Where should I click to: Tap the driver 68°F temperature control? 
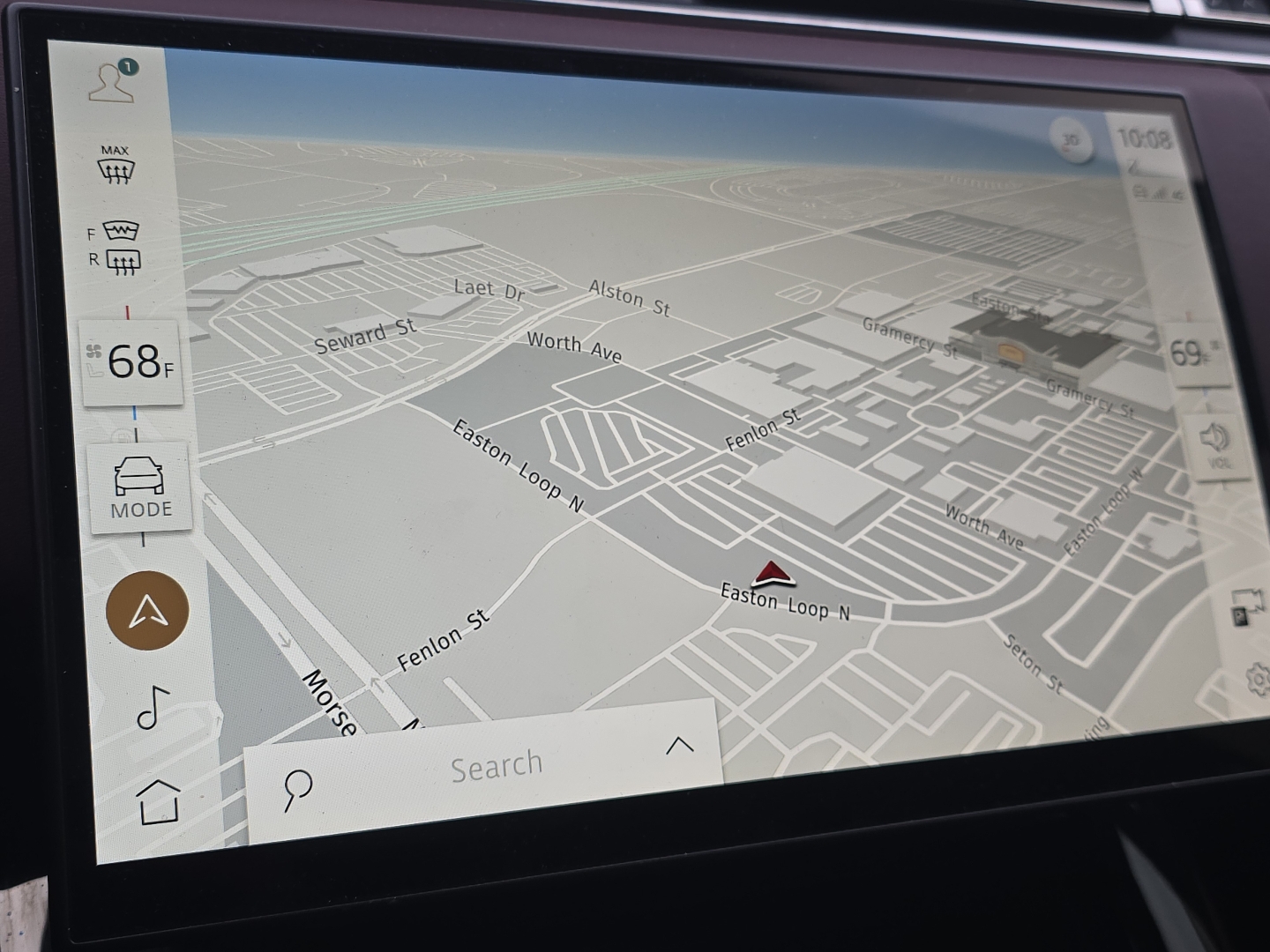pos(133,362)
